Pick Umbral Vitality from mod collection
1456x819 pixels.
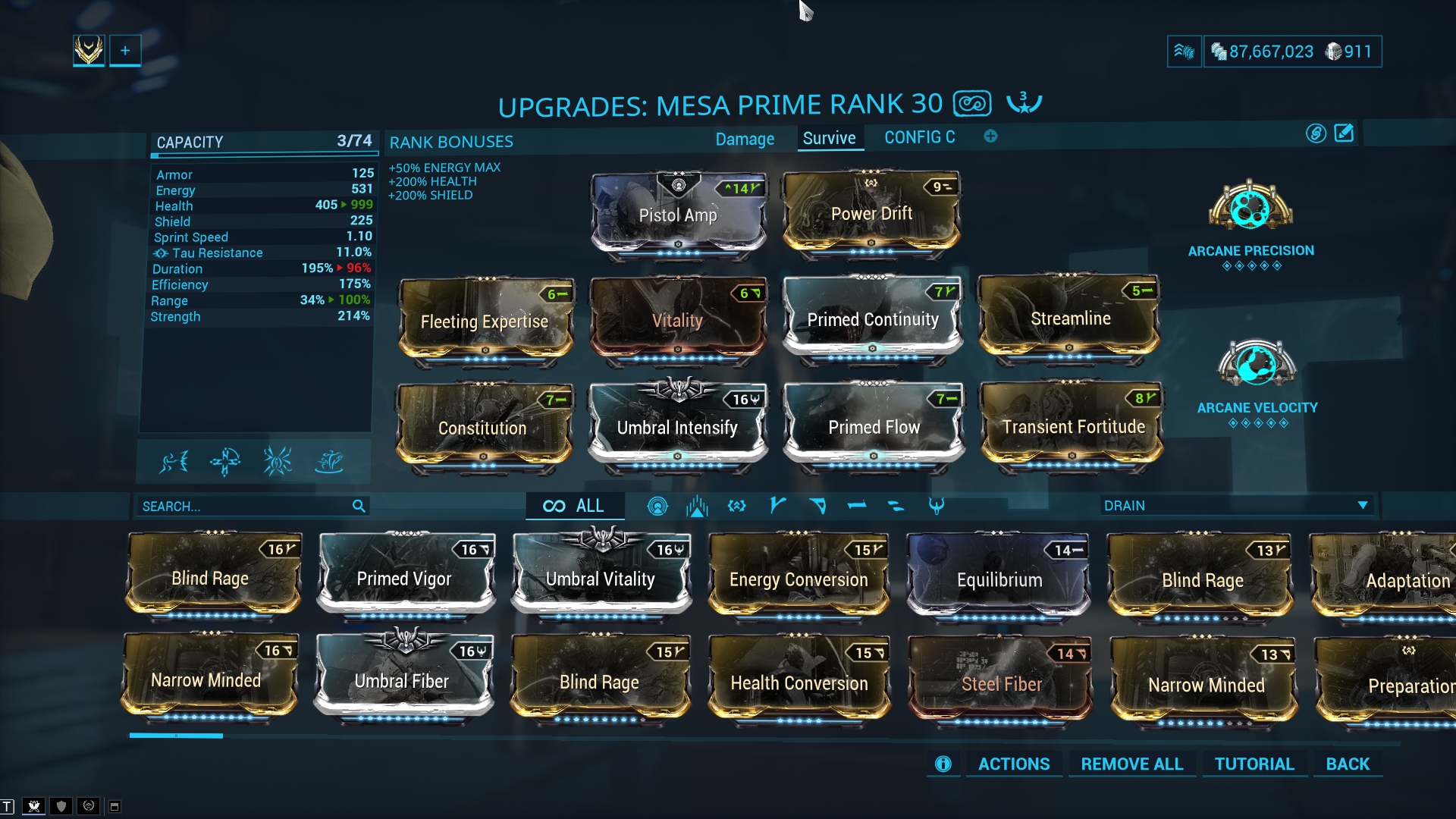(x=601, y=579)
